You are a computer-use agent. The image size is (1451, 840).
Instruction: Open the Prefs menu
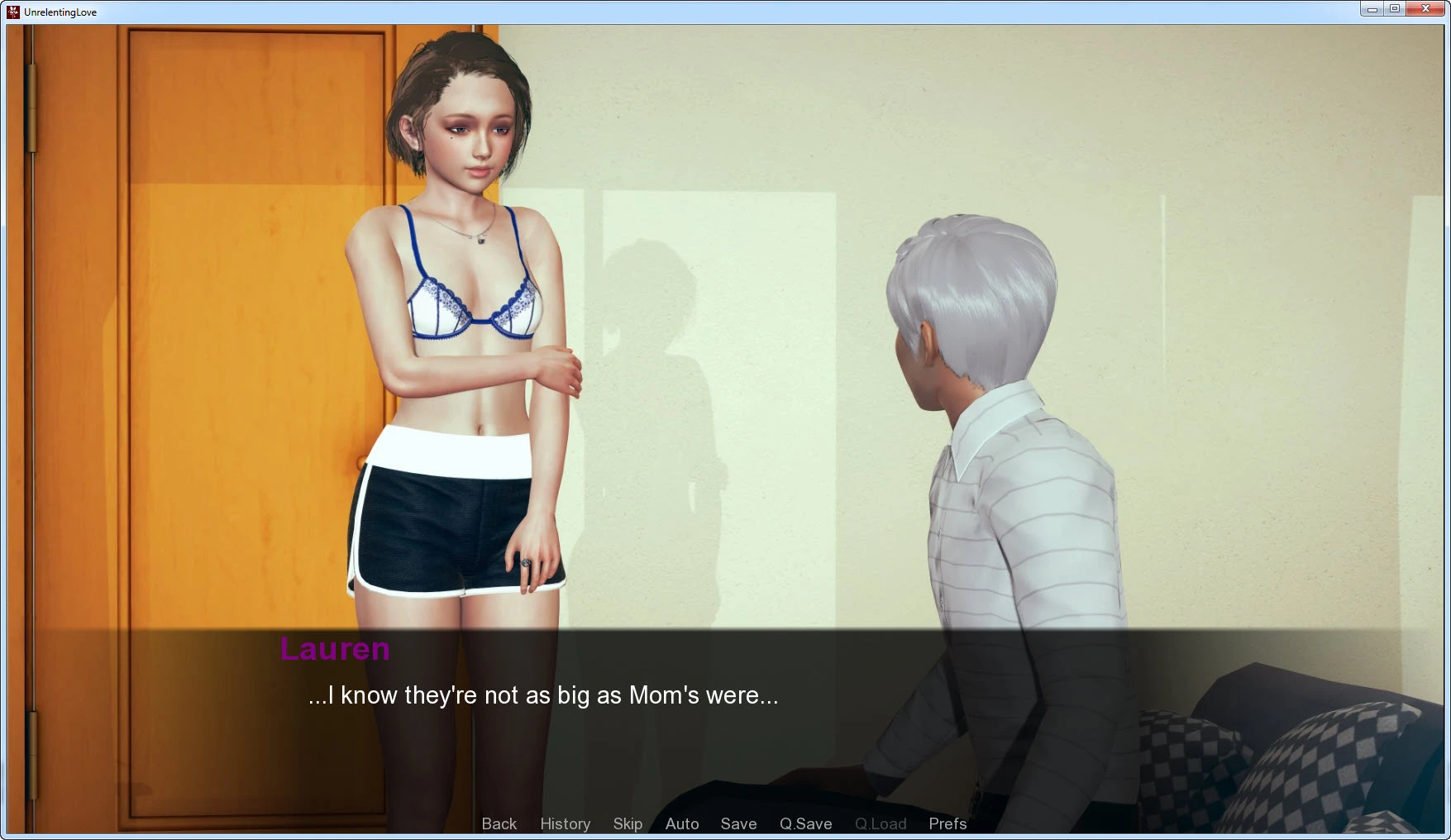(947, 823)
